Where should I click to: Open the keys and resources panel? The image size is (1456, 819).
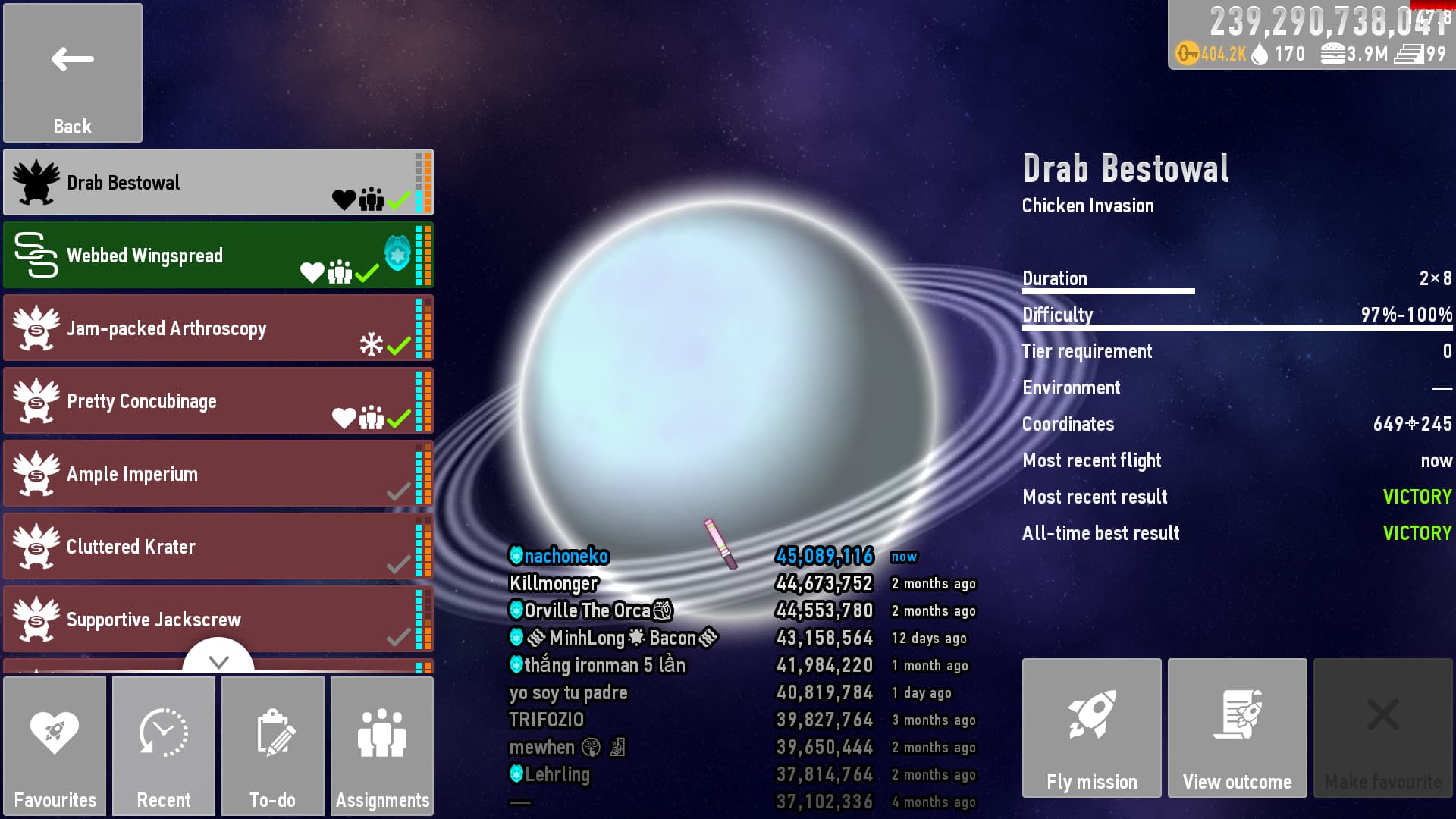[x=1312, y=36]
